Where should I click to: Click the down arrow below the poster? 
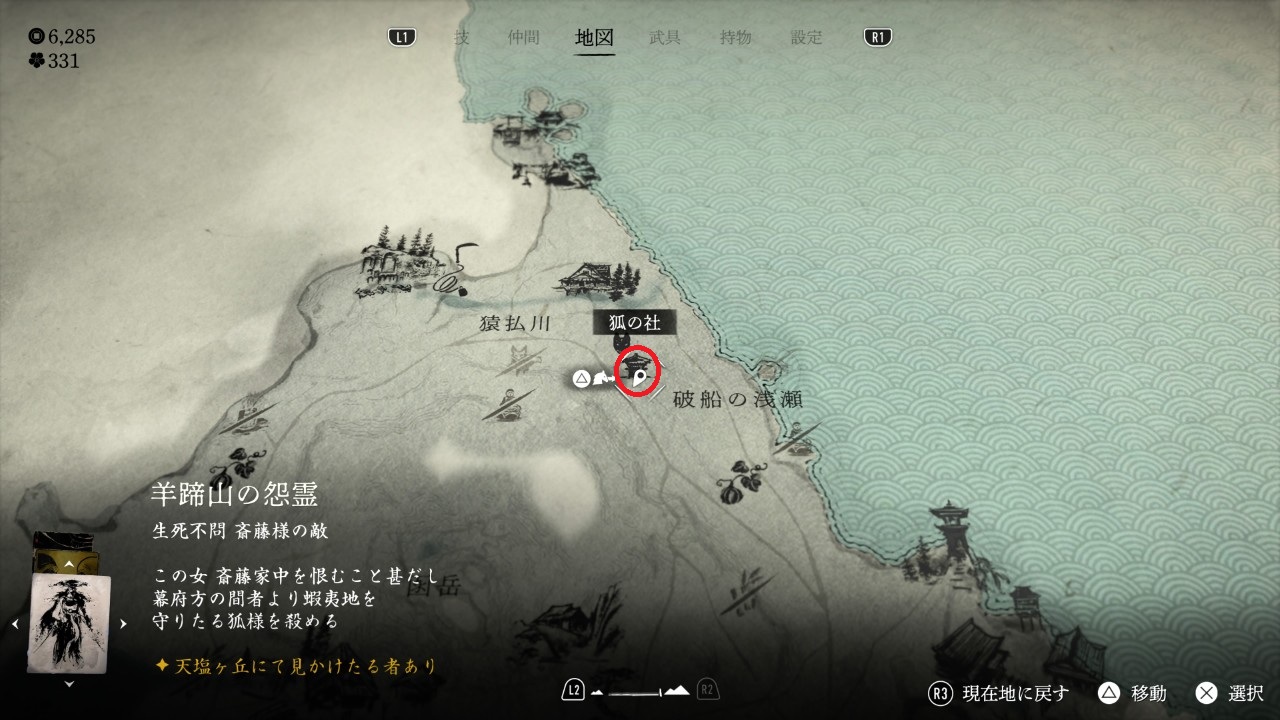(68, 684)
